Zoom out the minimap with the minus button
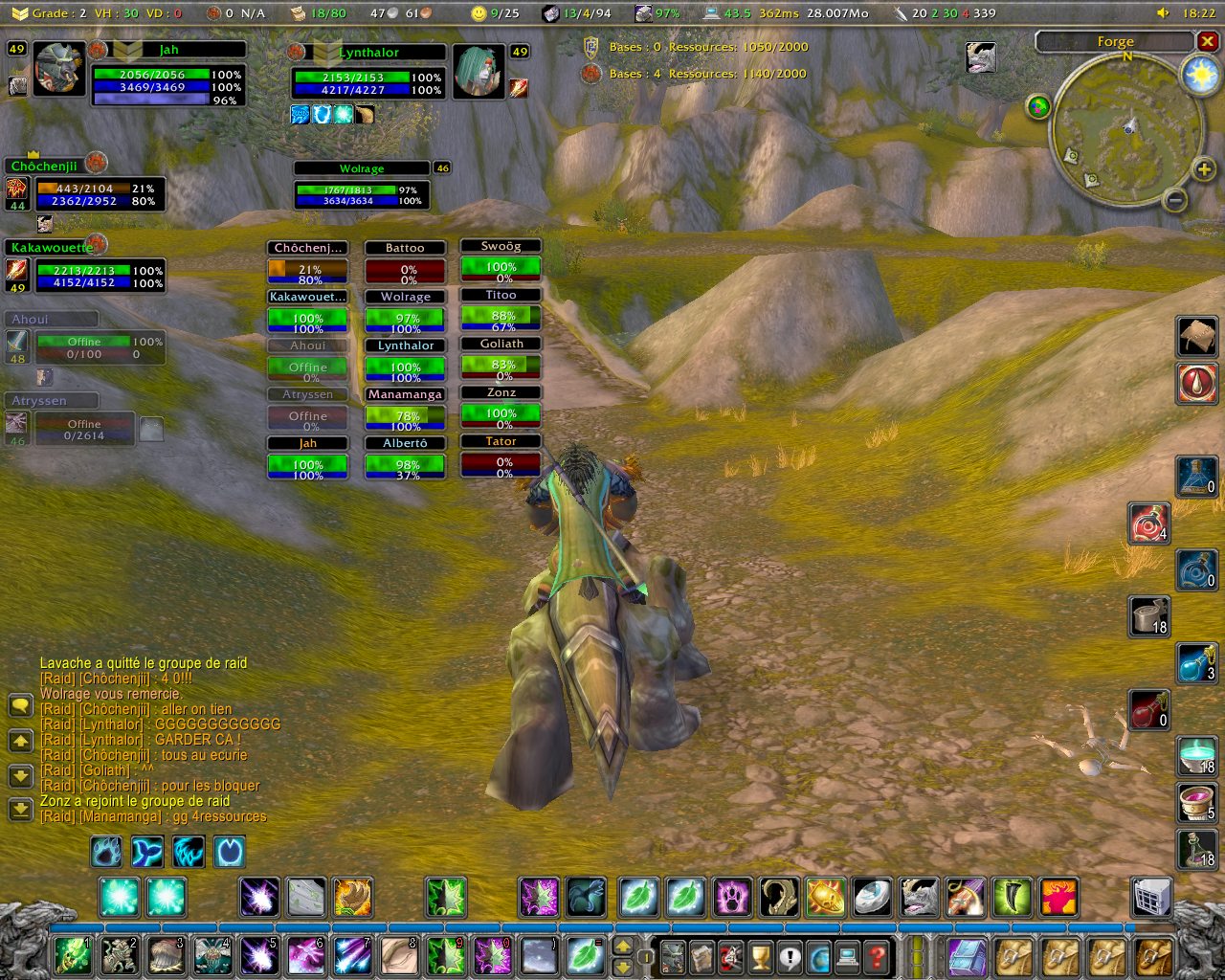The height and width of the screenshot is (980, 1225). 1174,200
